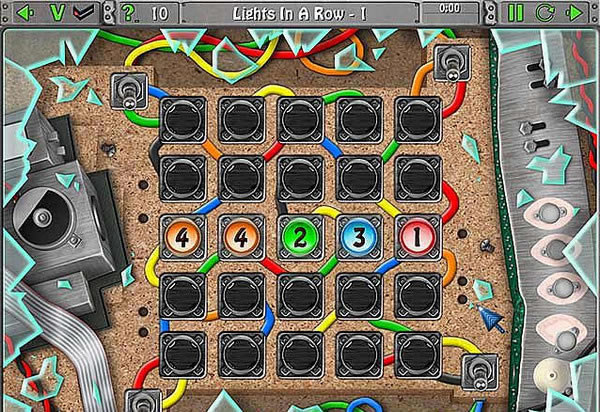Restart the puzzle with the circular arrow

(x=545, y=13)
